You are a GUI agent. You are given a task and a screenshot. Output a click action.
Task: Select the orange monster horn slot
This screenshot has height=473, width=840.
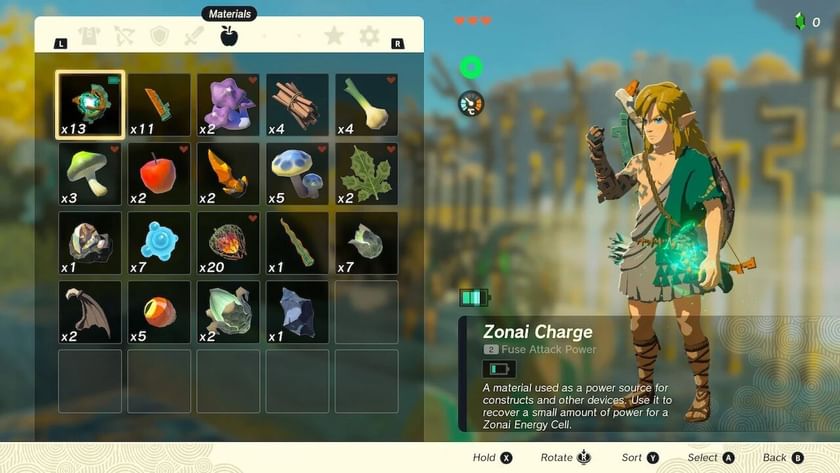pos(228,173)
